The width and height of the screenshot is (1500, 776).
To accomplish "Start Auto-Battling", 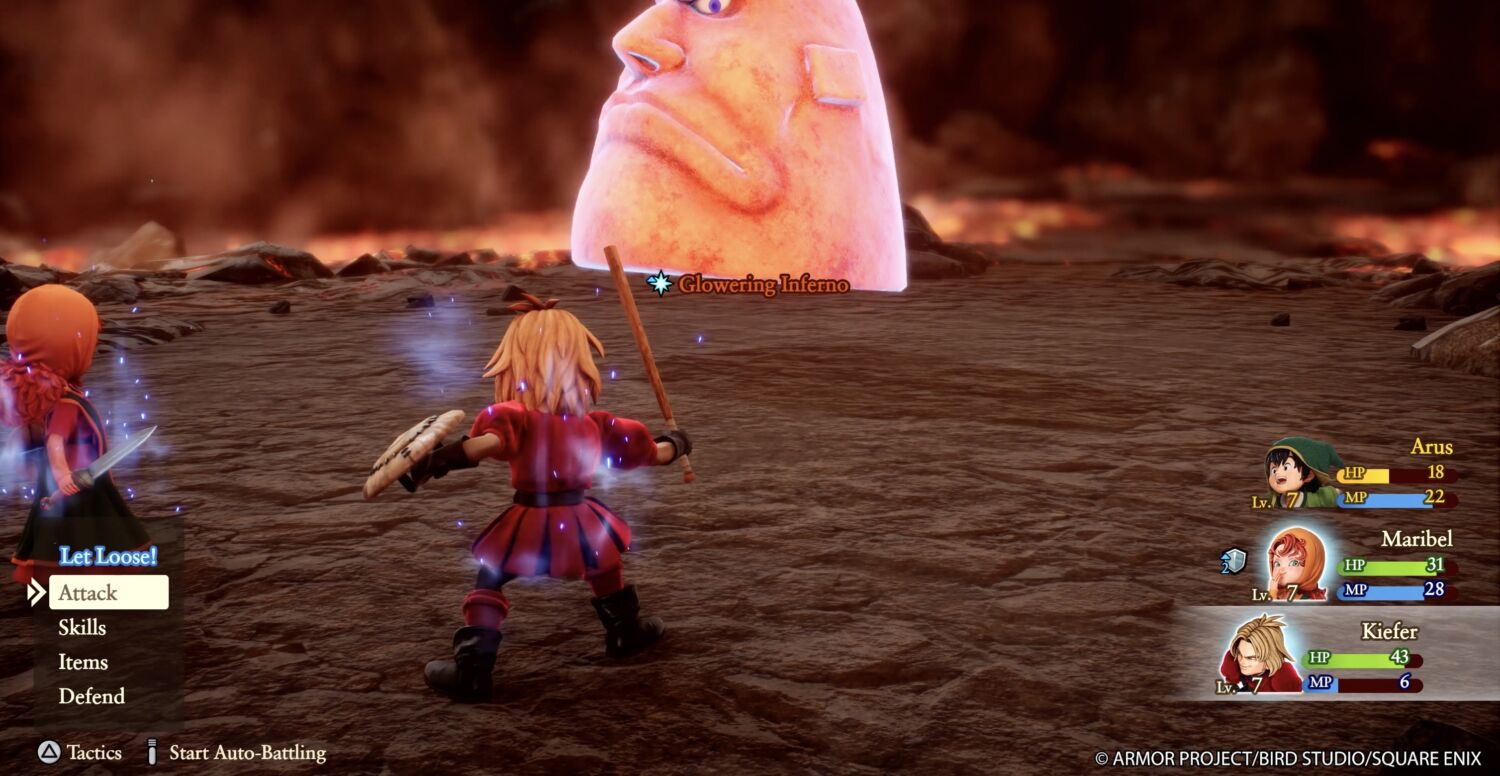I will point(236,753).
